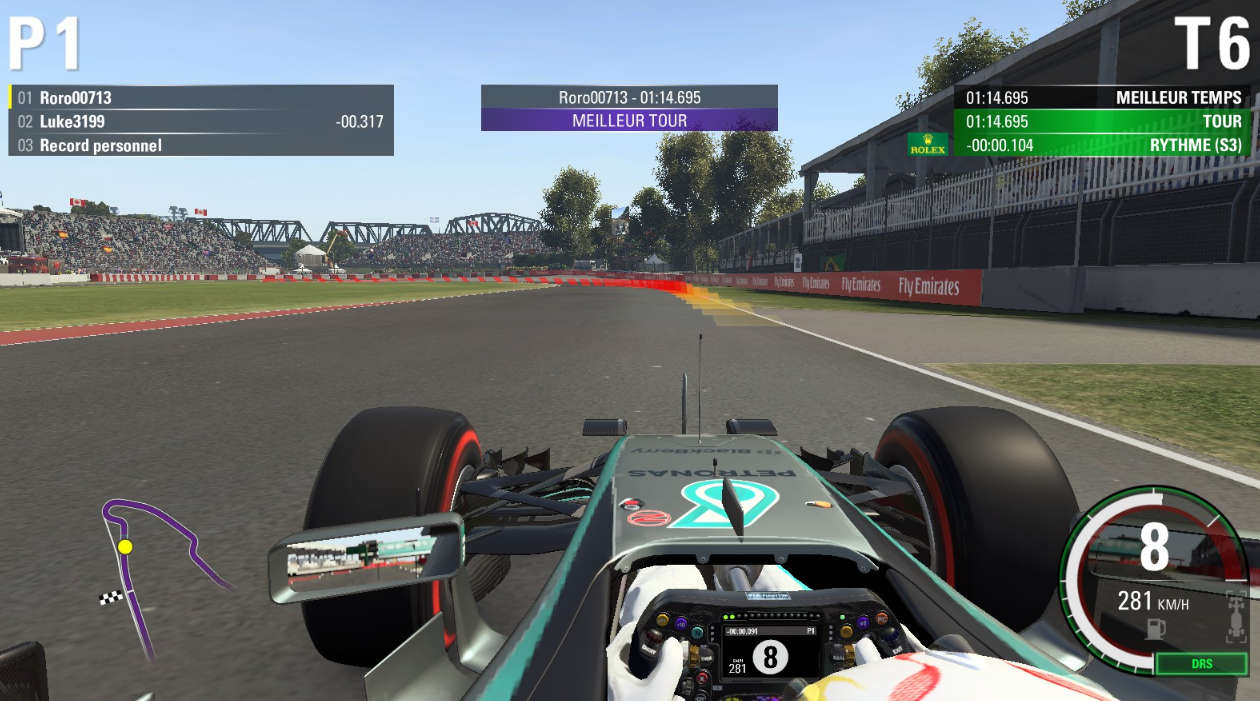This screenshot has height=701, width=1260.
Task: Click the fuel pump icon
Action: pos(1155,629)
